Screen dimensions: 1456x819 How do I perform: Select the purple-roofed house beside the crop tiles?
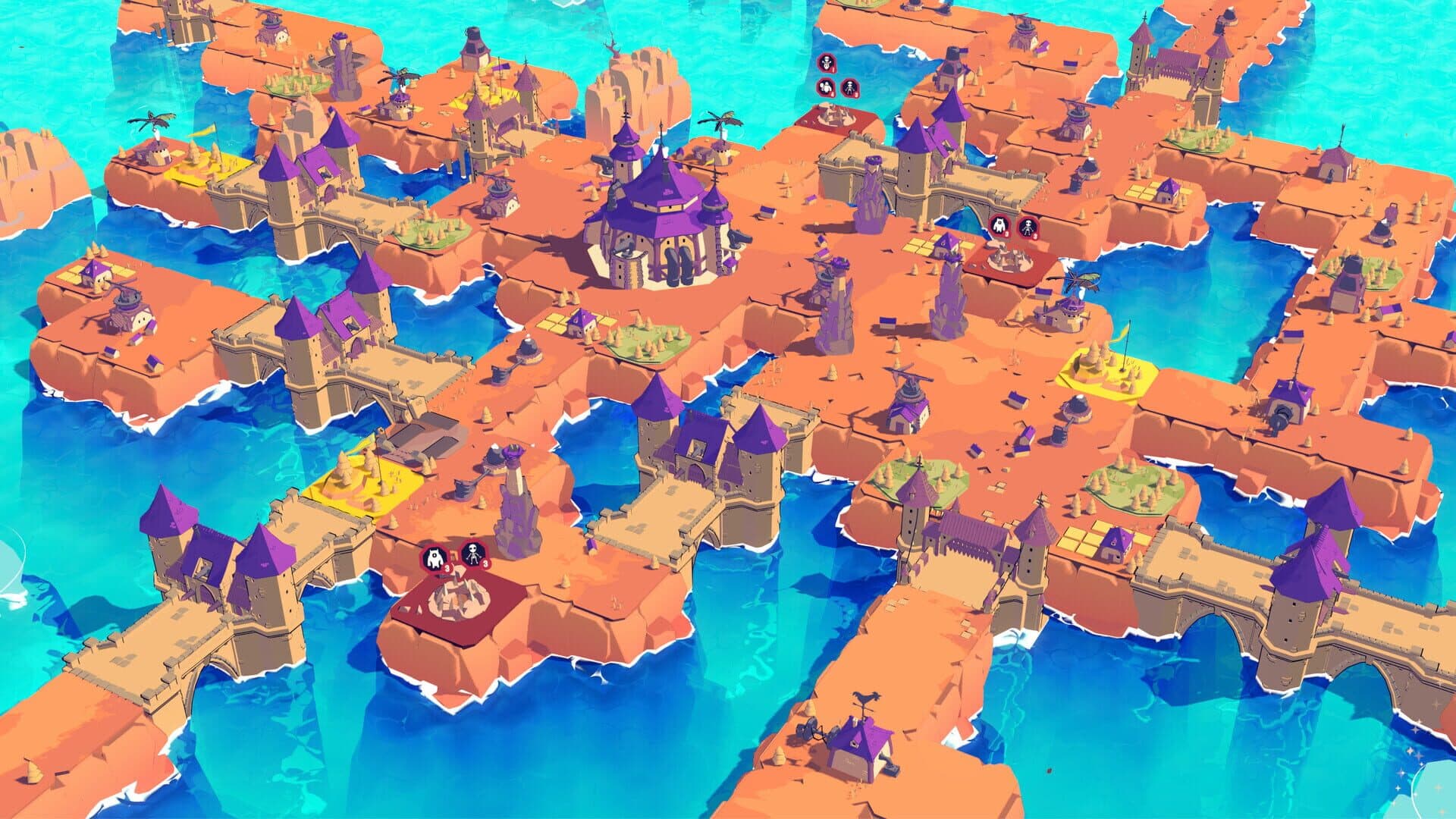point(581,322)
